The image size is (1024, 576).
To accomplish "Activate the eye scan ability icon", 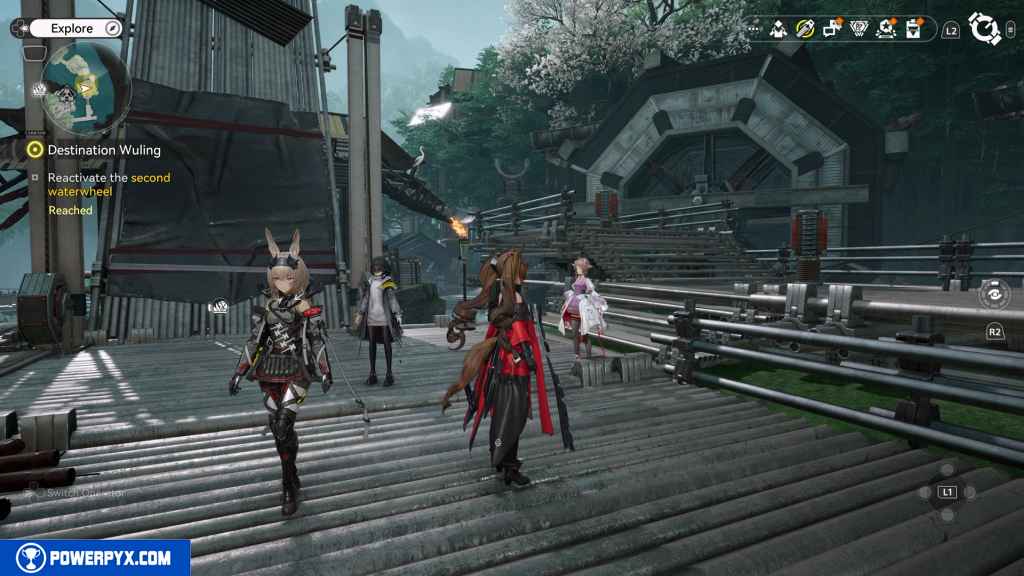I will (993, 294).
